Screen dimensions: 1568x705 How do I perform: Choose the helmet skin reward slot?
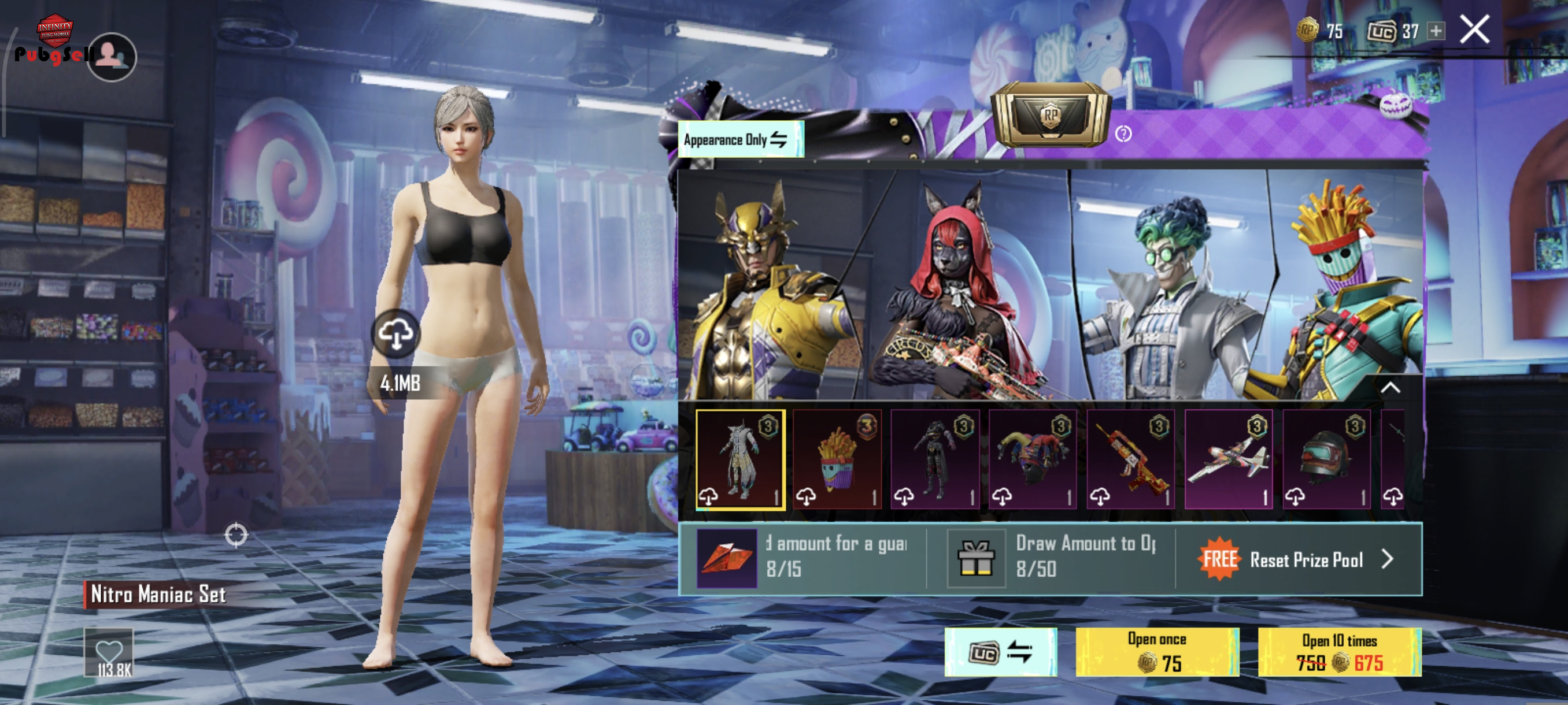(1326, 459)
